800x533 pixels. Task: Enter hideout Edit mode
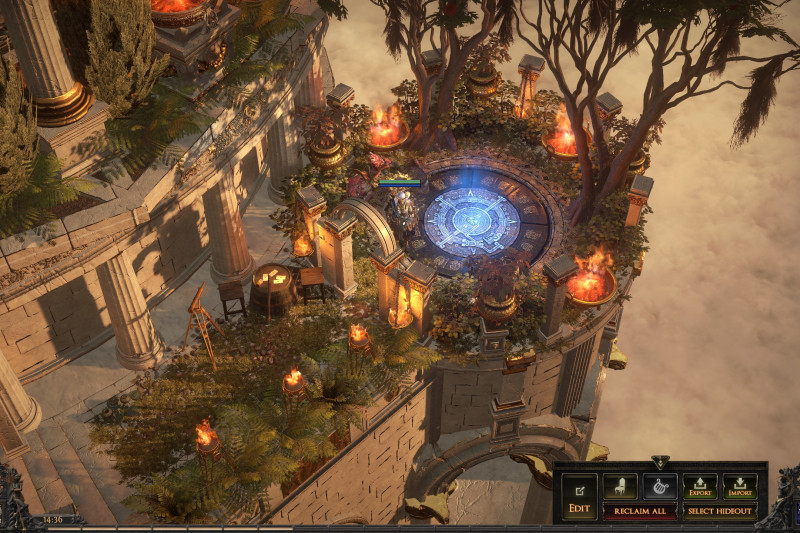(579, 497)
